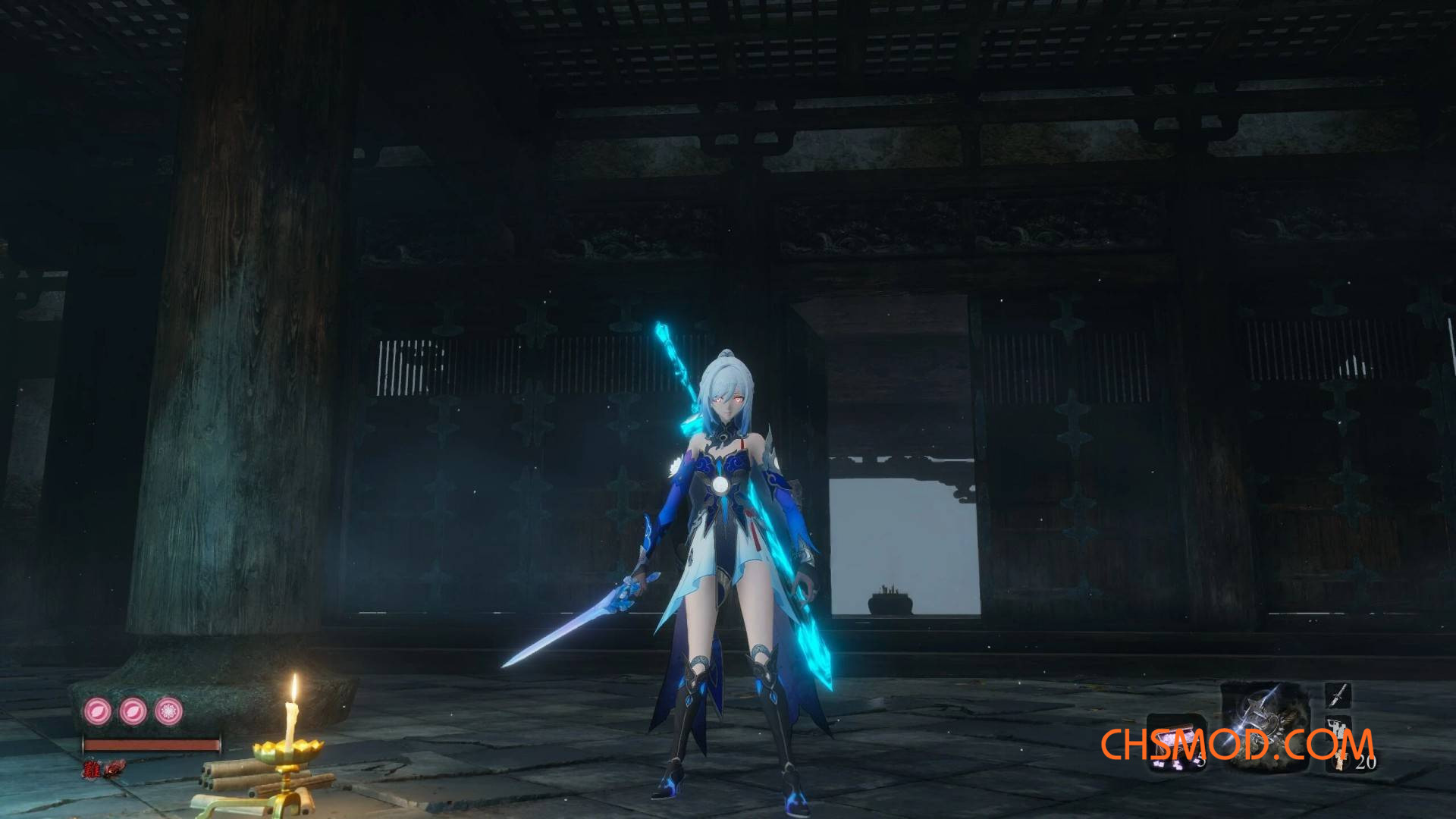This screenshot has height=819, width=1456.
Task: Click the flower-patterned third resurrection node
Action: [168, 711]
